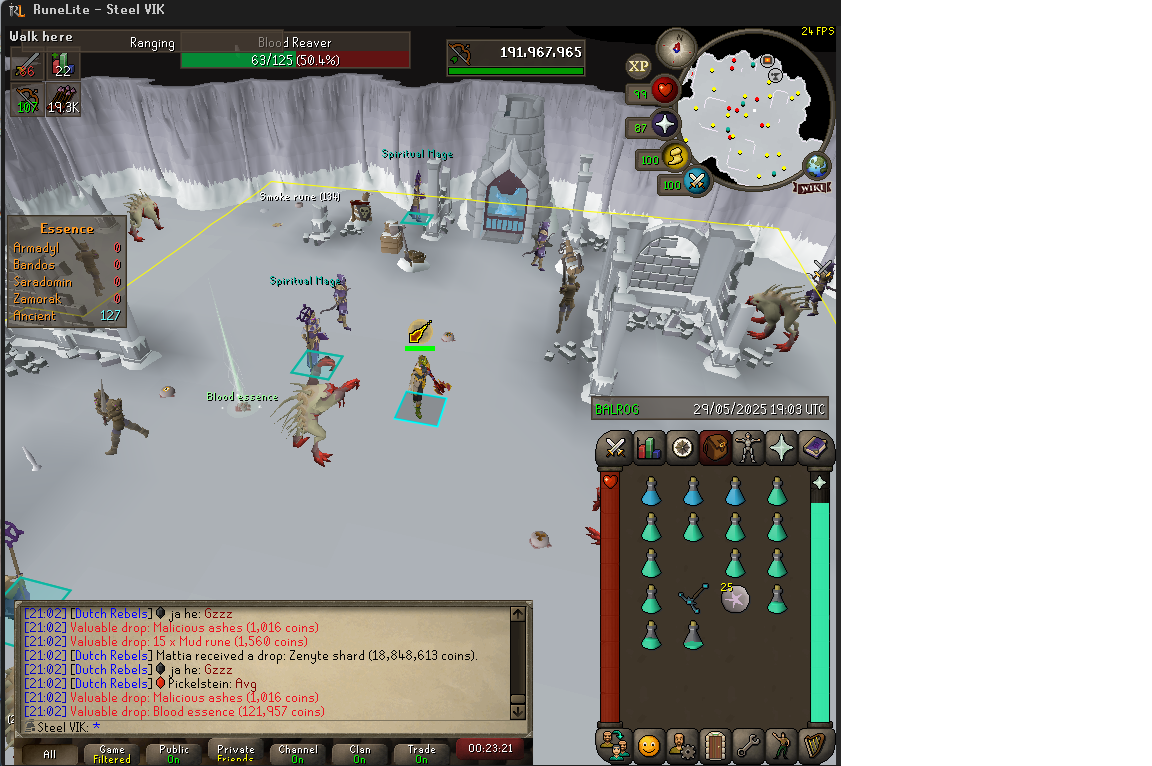Show the Worn Equipment tab
Screen dimensions: 1152x766
pos(748,448)
